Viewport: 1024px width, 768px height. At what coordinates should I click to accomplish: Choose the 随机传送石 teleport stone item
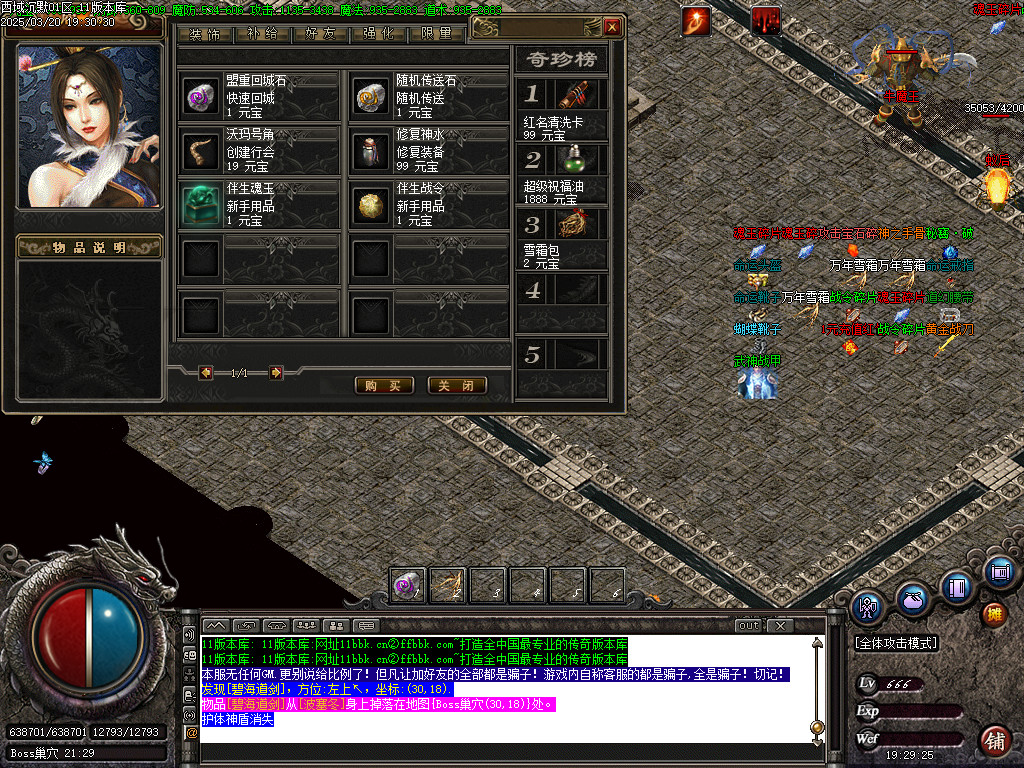(x=371, y=96)
